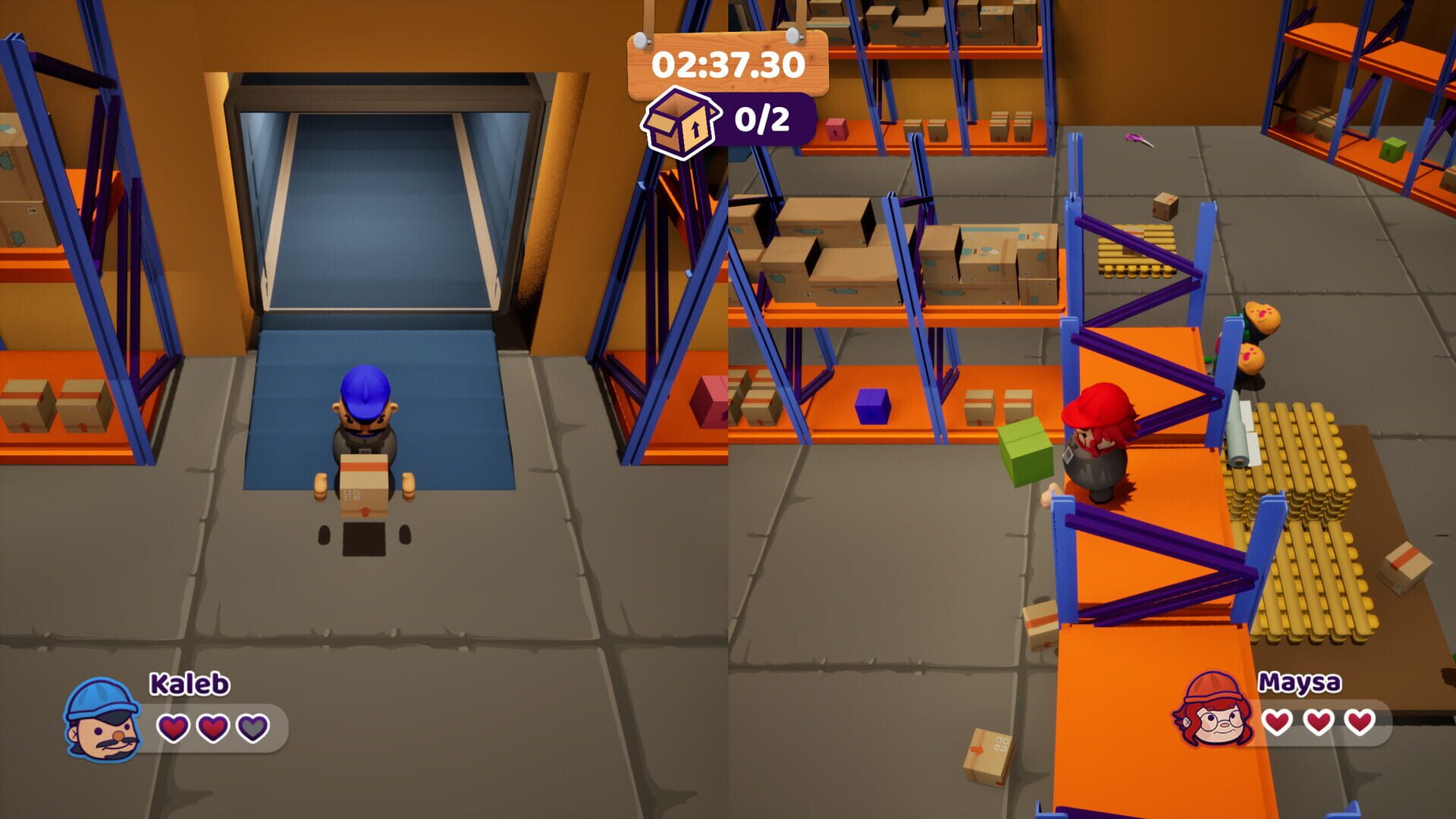Click the pink box beside the split divider
Viewport: 1456px width, 819px height.
(x=709, y=403)
